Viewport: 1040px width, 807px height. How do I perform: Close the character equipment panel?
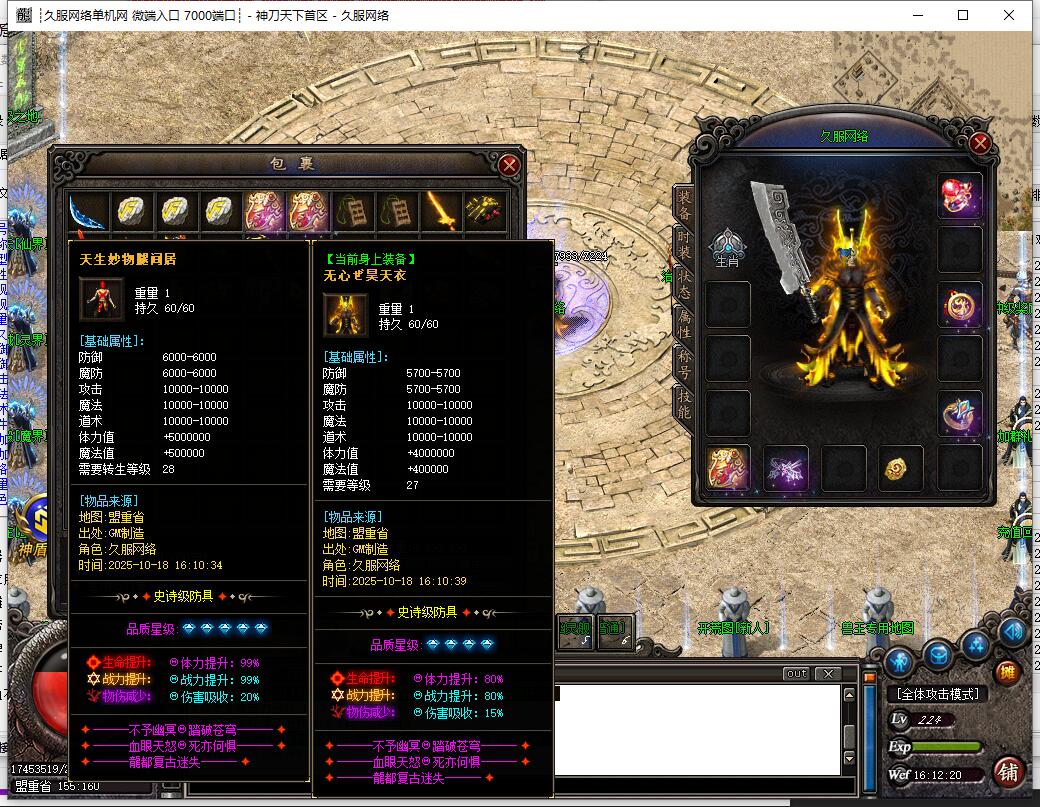[x=980, y=144]
